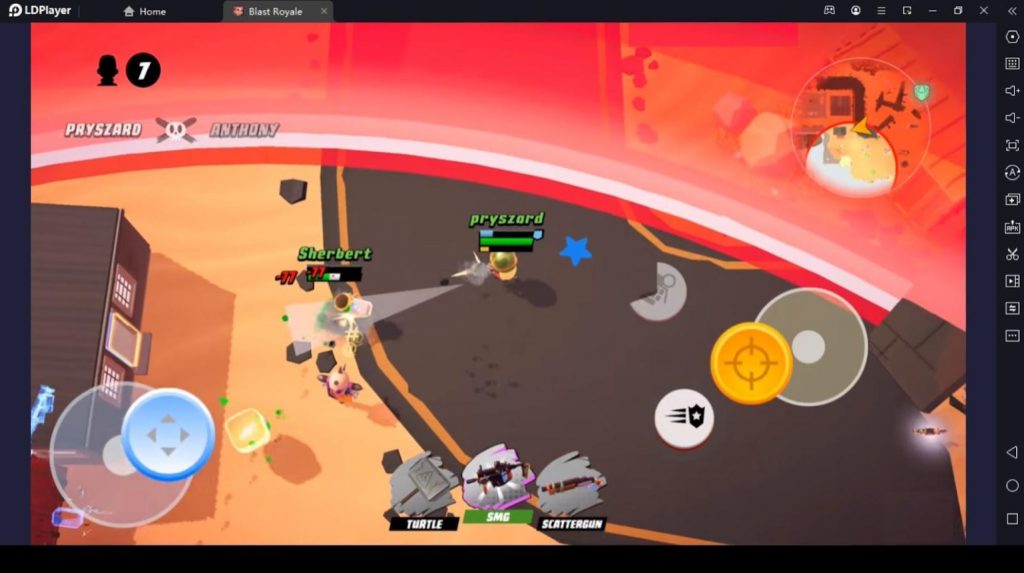Click the gray aim joystick knob
The width and height of the screenshot is (1024, 573).
coord(808,347)
